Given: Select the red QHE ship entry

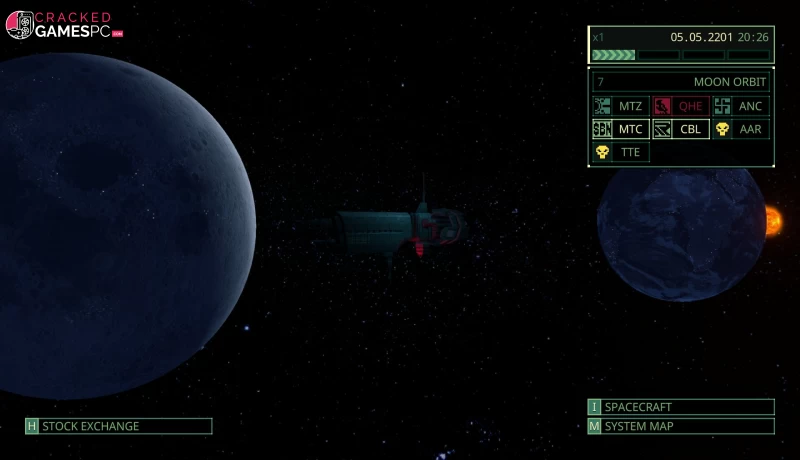Looking at the screenshot, I should point(680,106).
